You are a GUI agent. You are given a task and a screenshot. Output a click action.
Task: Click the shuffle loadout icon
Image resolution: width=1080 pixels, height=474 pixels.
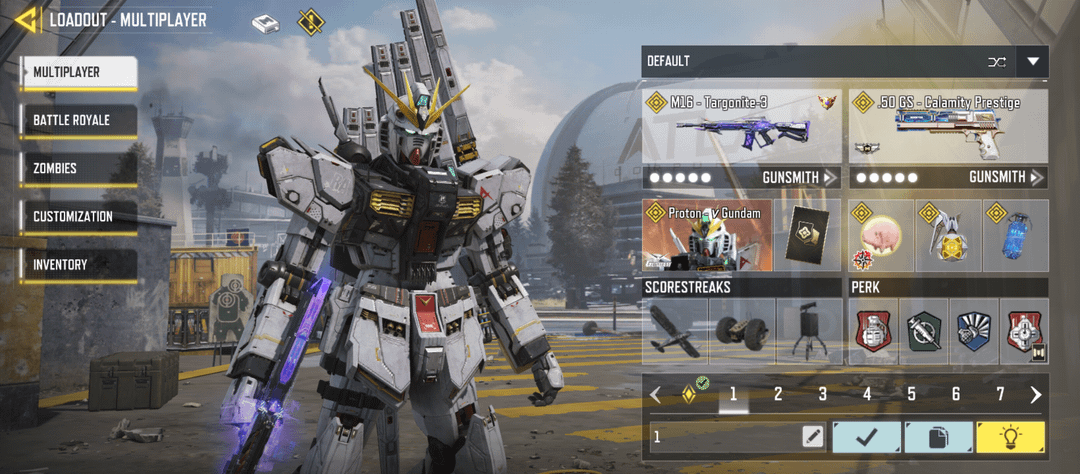point(996,62)
